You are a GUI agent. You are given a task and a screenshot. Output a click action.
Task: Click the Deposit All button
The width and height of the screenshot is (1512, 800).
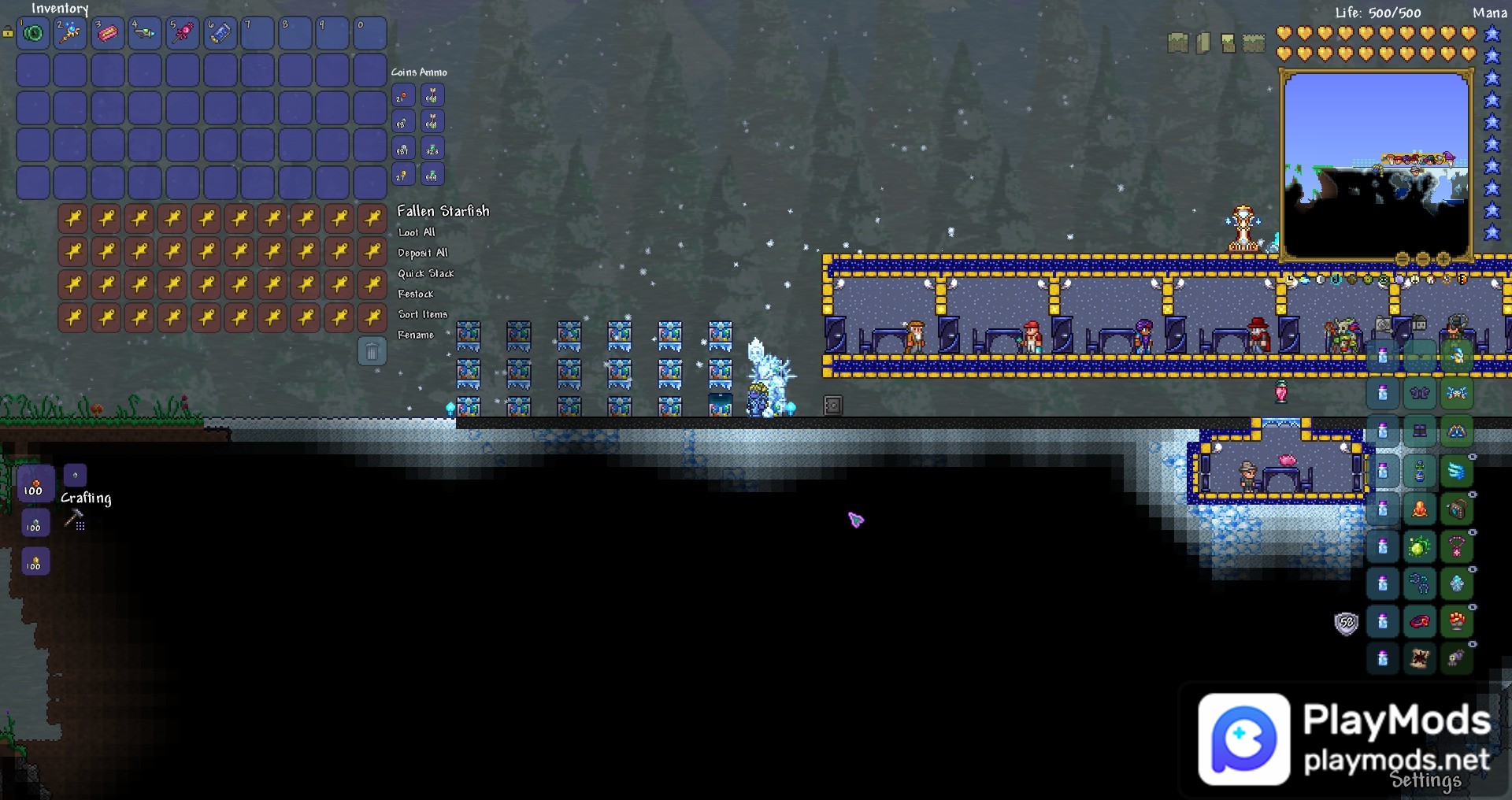click(423, 253)
